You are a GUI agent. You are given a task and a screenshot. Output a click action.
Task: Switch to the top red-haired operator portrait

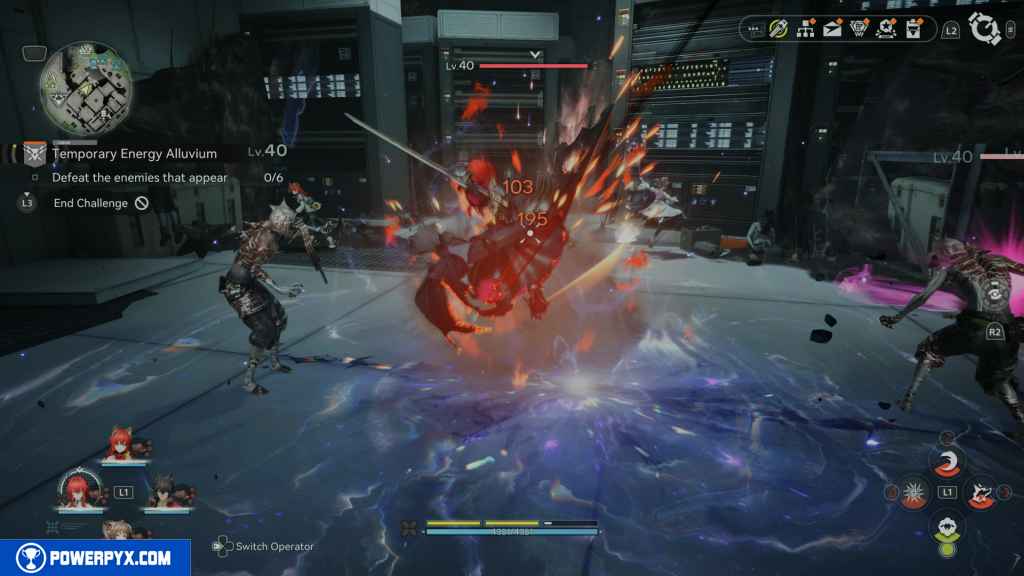coord(125,448)
